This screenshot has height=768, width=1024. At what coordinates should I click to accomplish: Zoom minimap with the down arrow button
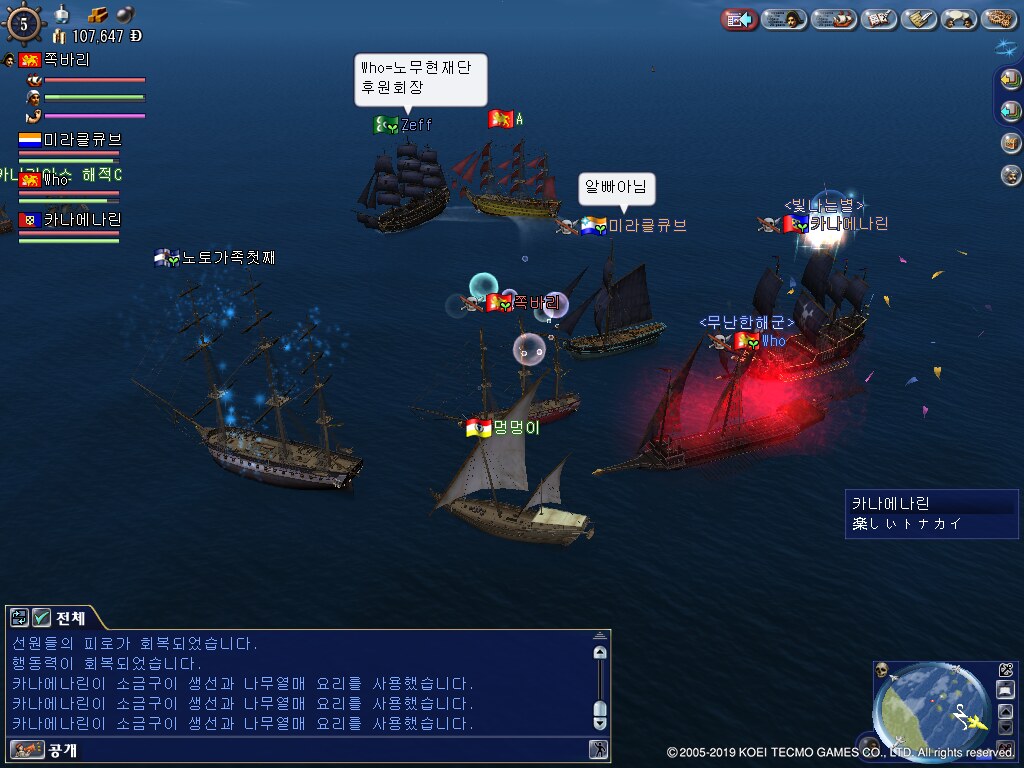(1006, 726)
